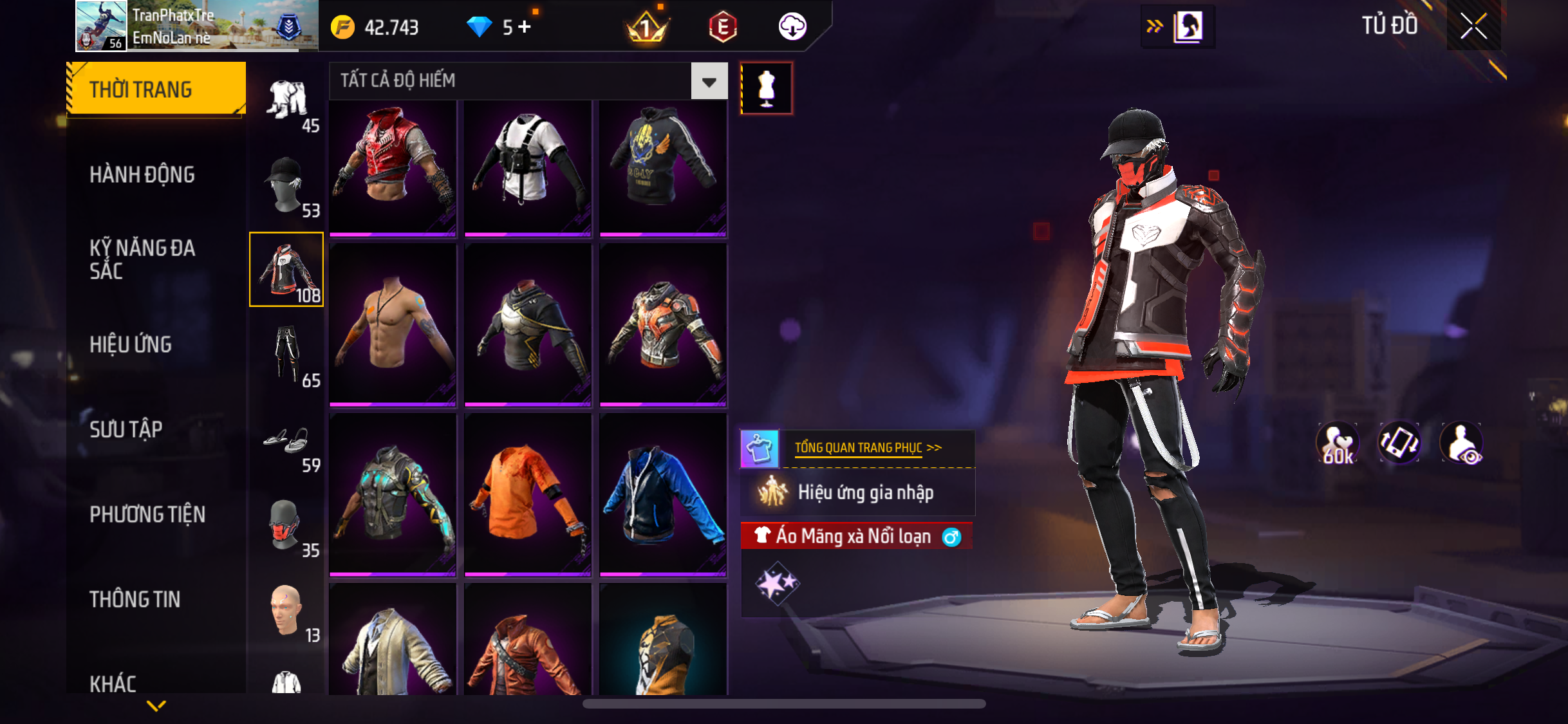This screenshot has height=724, width=1568.
Task: Click the mannequin outfit preset icon
Action: [766, 88]
